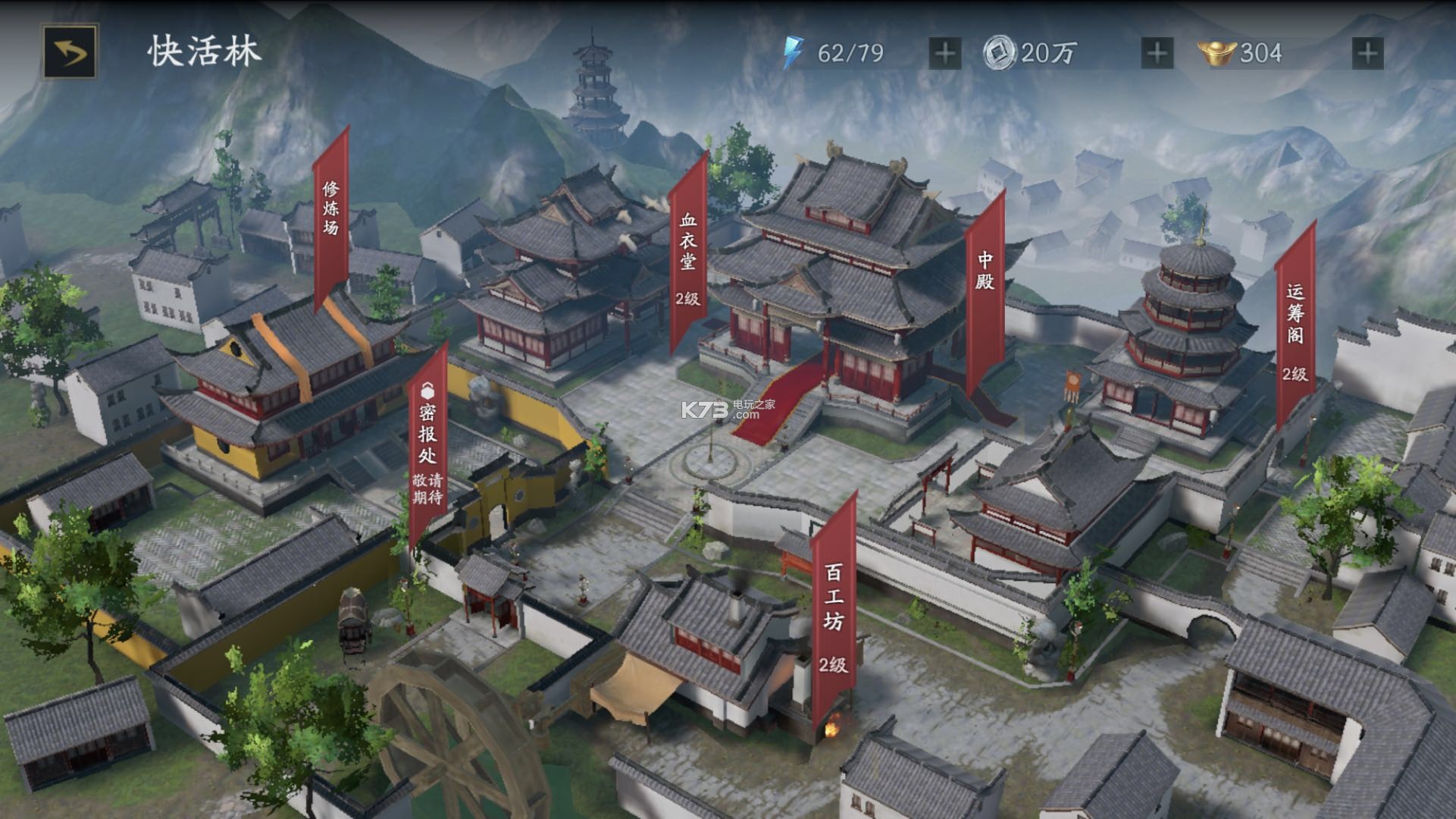Enter the 百工坊 workshop banner

[833, 607]
